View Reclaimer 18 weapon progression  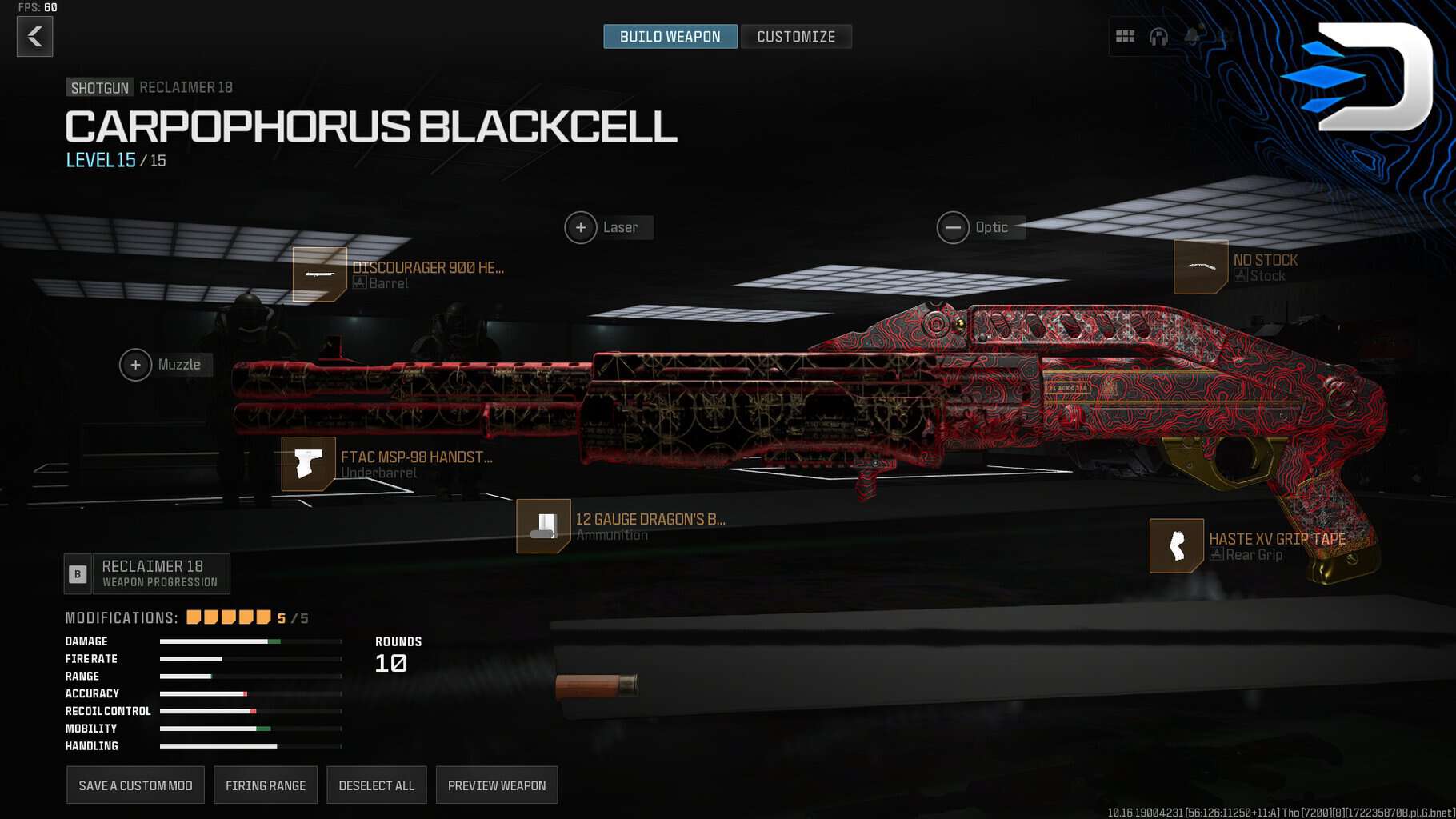click(148, 573)
